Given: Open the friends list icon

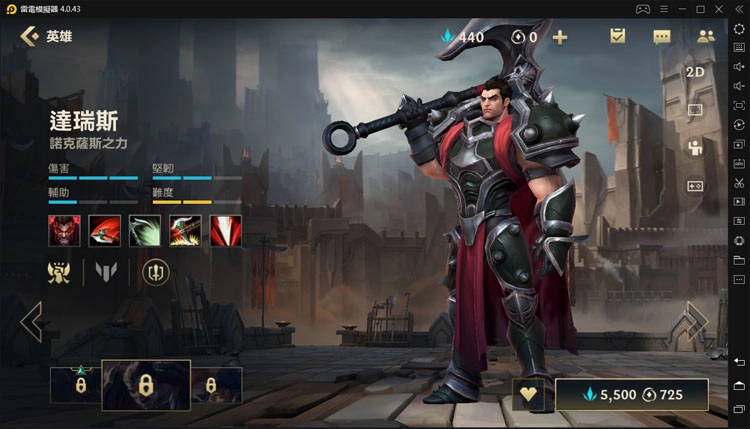Looking at the screenshot, I should coord(705,37).
